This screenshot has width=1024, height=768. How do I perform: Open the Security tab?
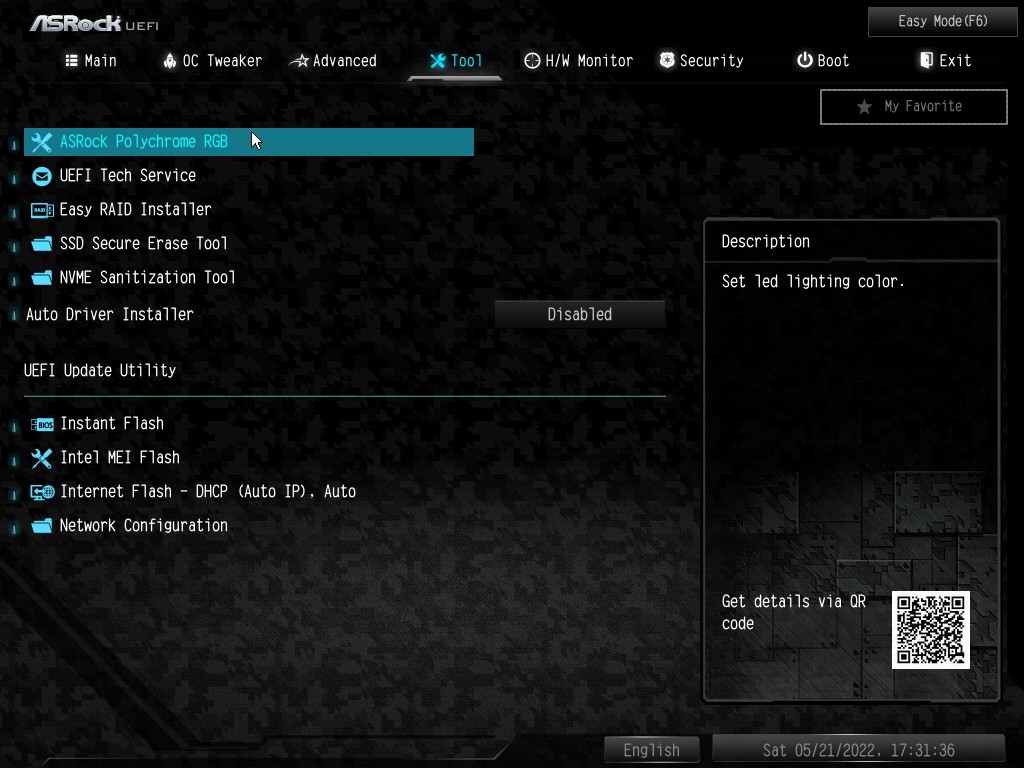[x=701, y=61]
